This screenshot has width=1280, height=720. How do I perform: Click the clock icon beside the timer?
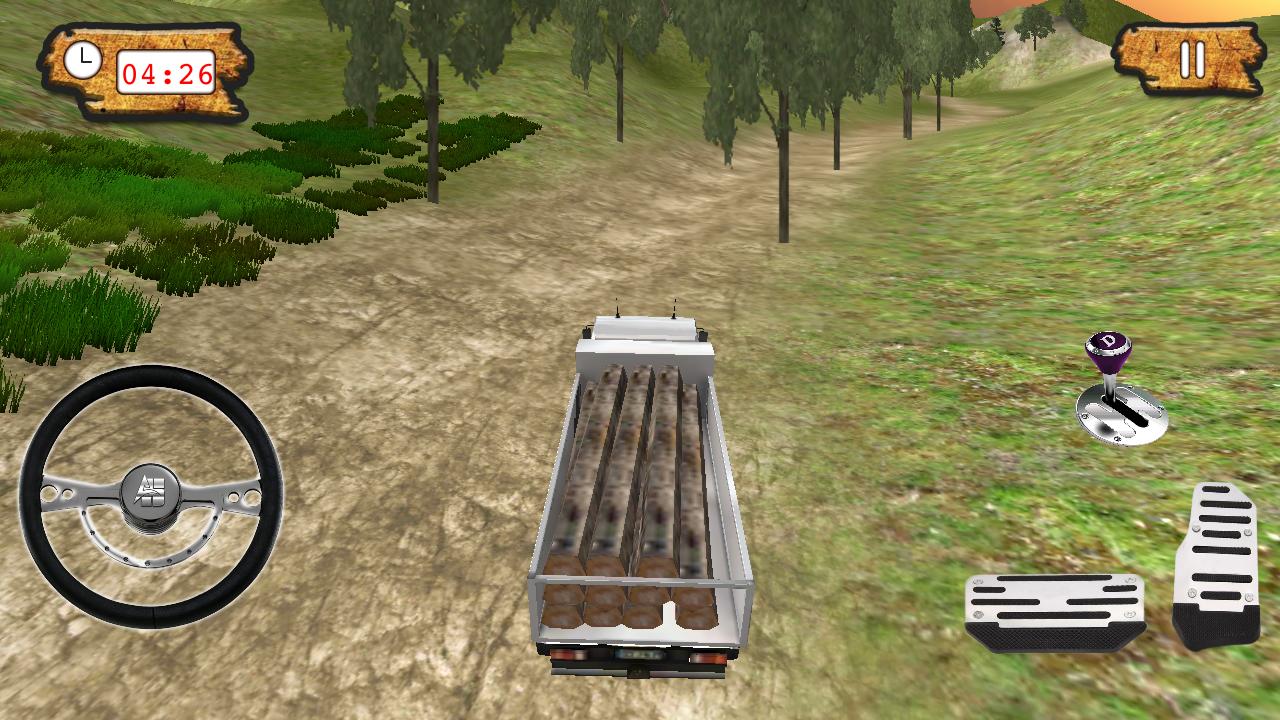click(x=82, y=58)
